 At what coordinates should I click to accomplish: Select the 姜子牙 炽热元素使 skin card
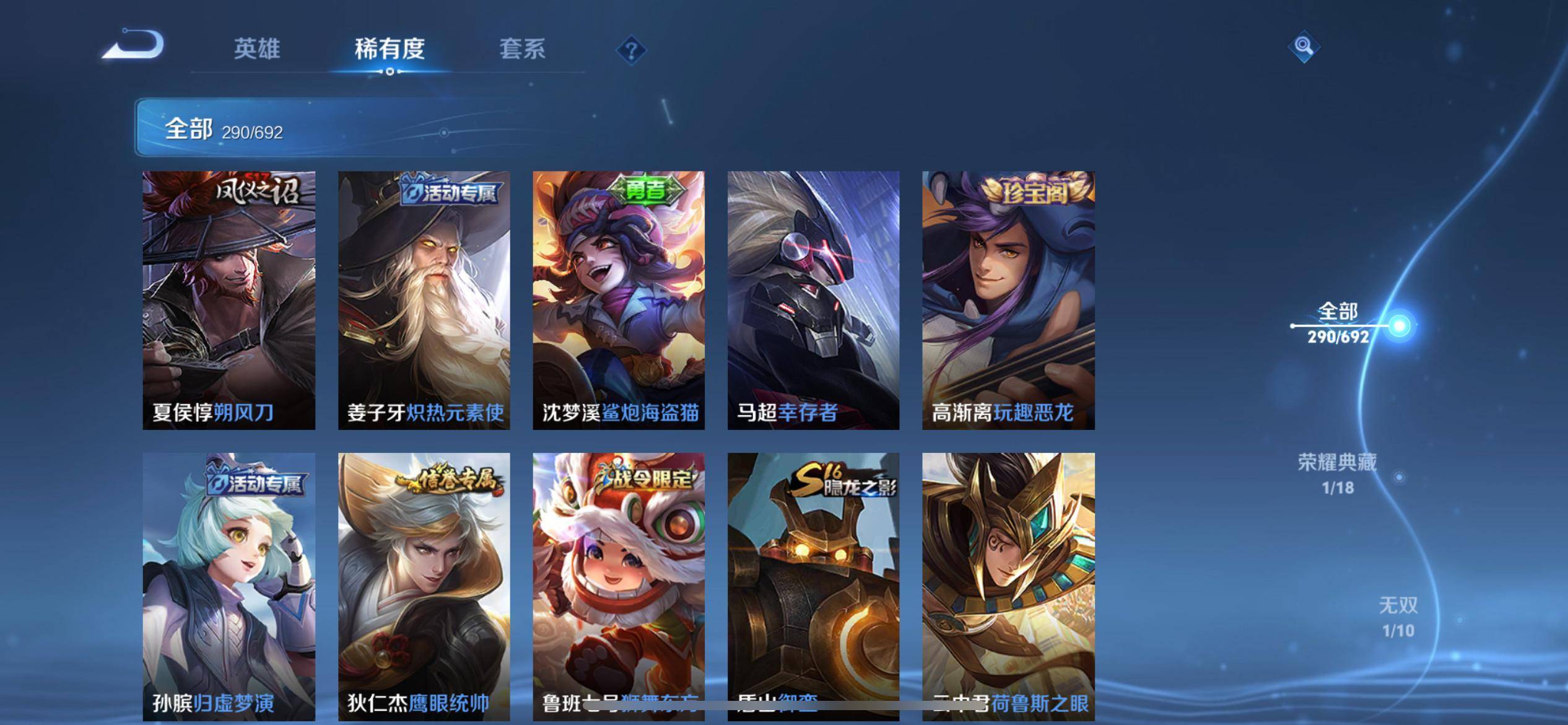(424, 300)
